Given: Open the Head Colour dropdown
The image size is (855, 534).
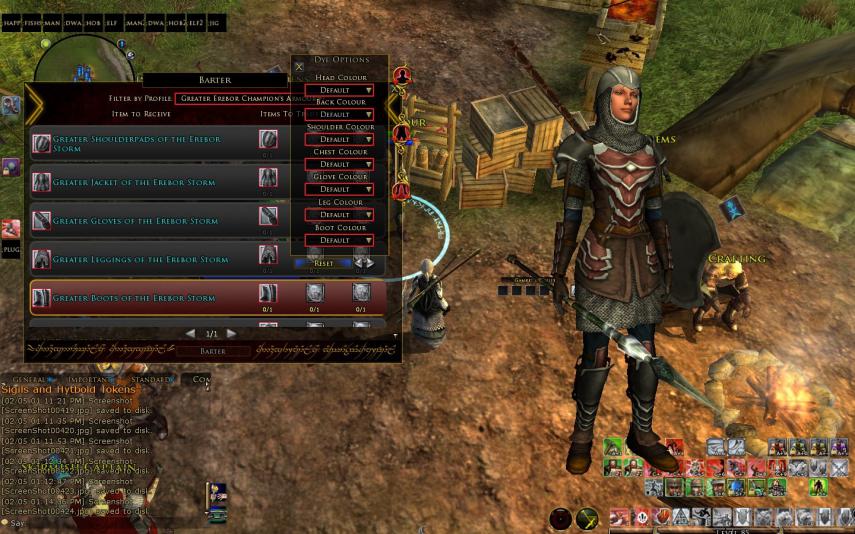Looking at the screenshot, I should coord(340,90).
